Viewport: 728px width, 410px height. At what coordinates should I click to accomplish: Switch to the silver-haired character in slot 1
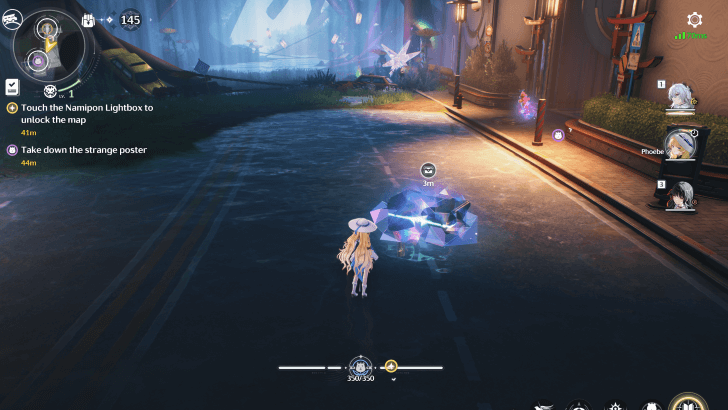coord(681,96)
